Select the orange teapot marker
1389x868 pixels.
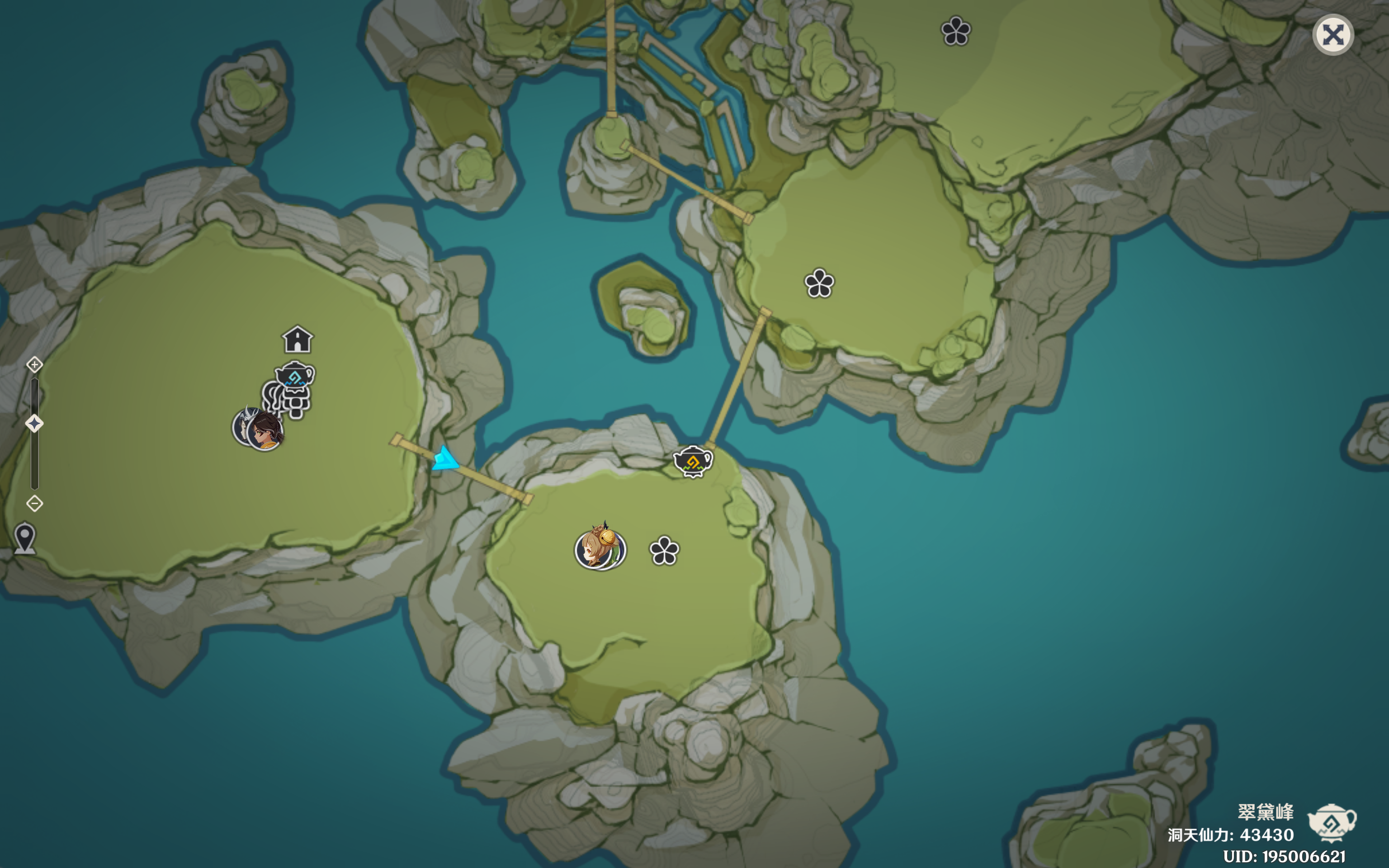(693, 461)
